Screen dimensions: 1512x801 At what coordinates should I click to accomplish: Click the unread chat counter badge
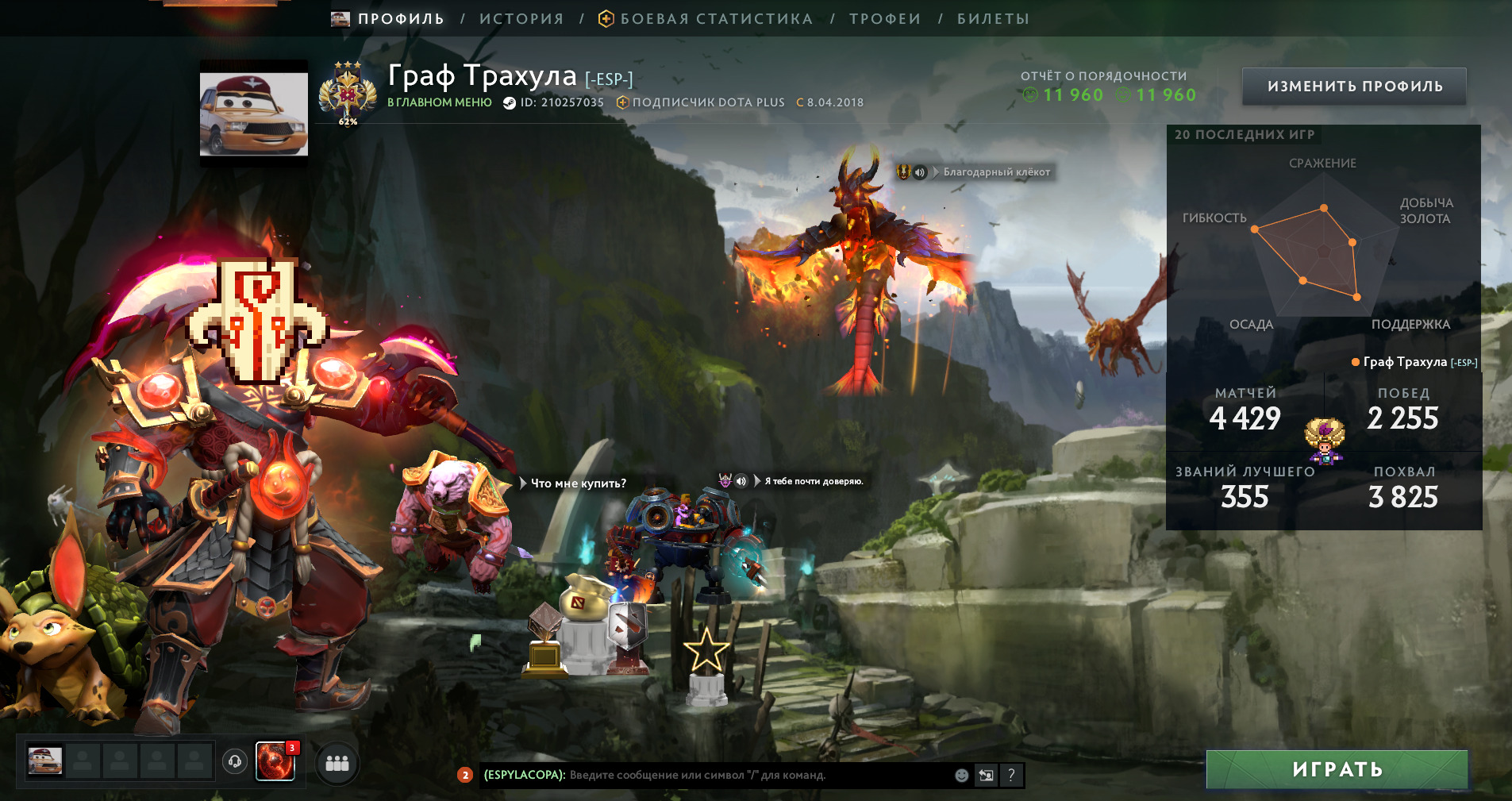[465, 775]
